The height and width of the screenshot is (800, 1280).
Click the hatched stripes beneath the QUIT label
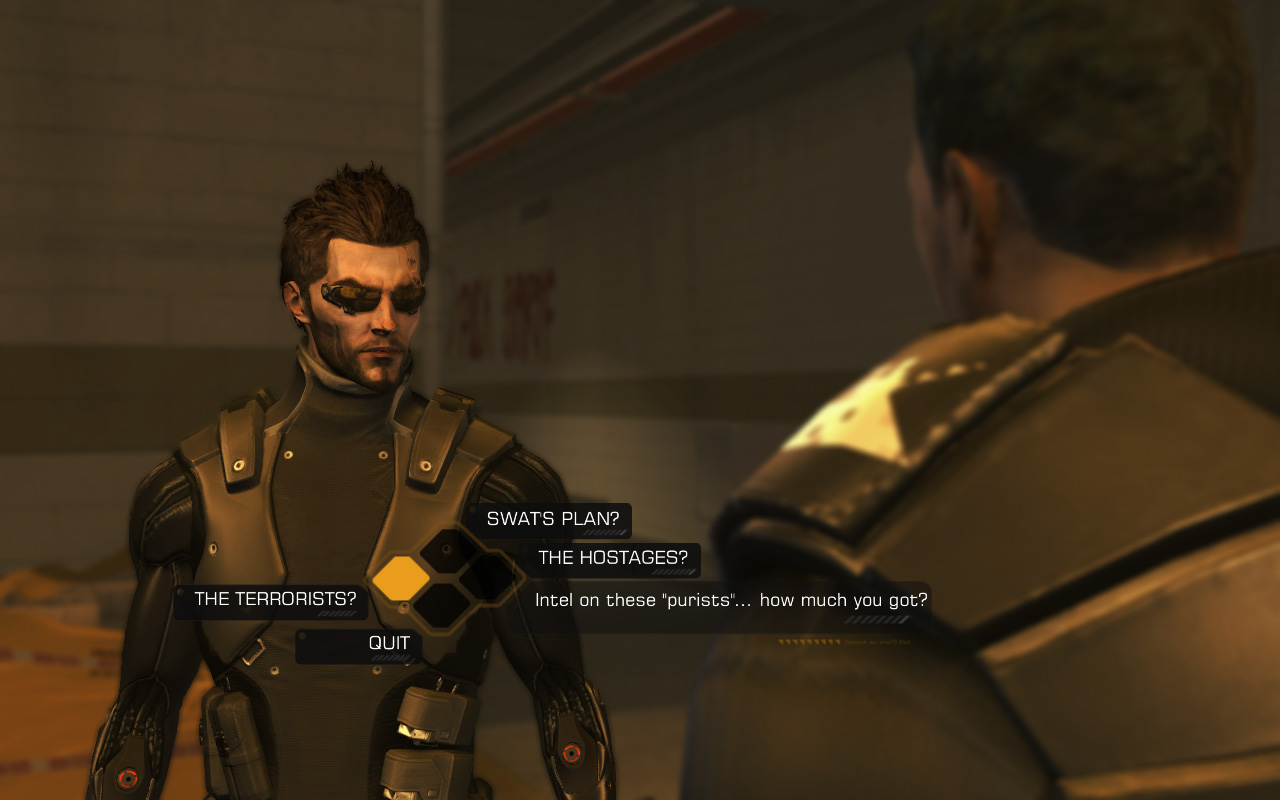click(390, 657)
